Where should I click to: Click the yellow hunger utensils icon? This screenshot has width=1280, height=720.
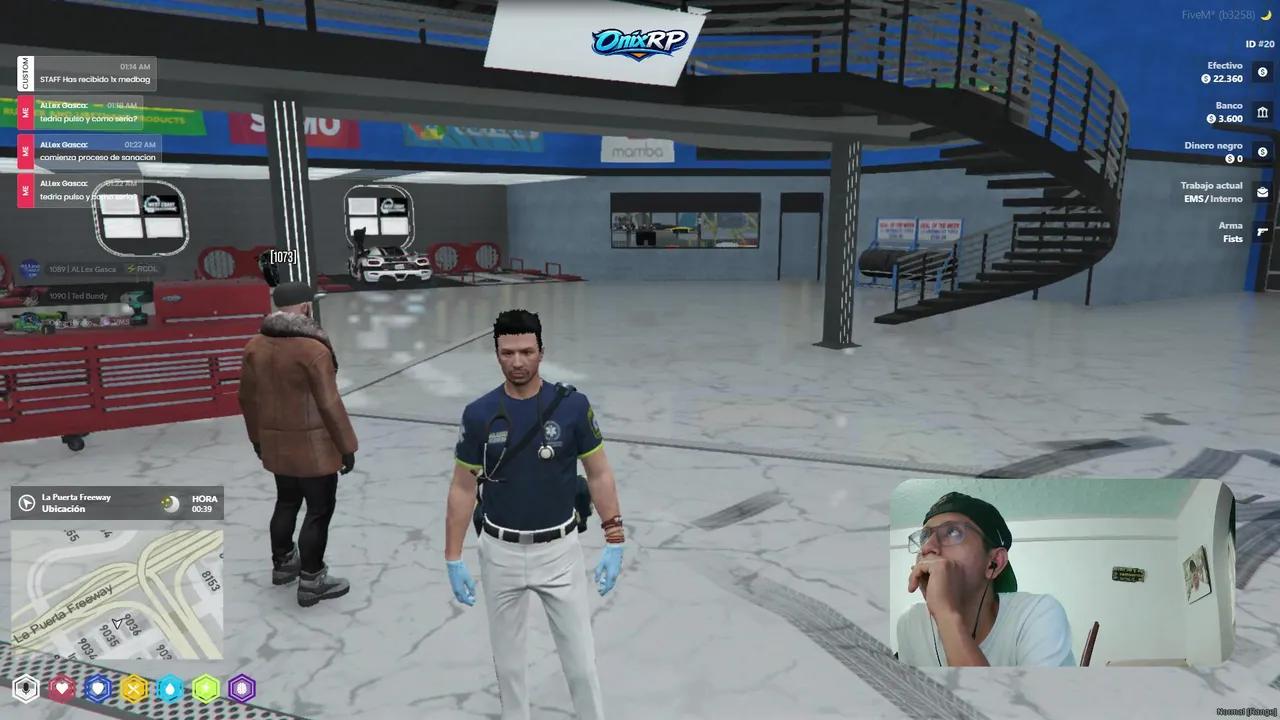(134, 688)
